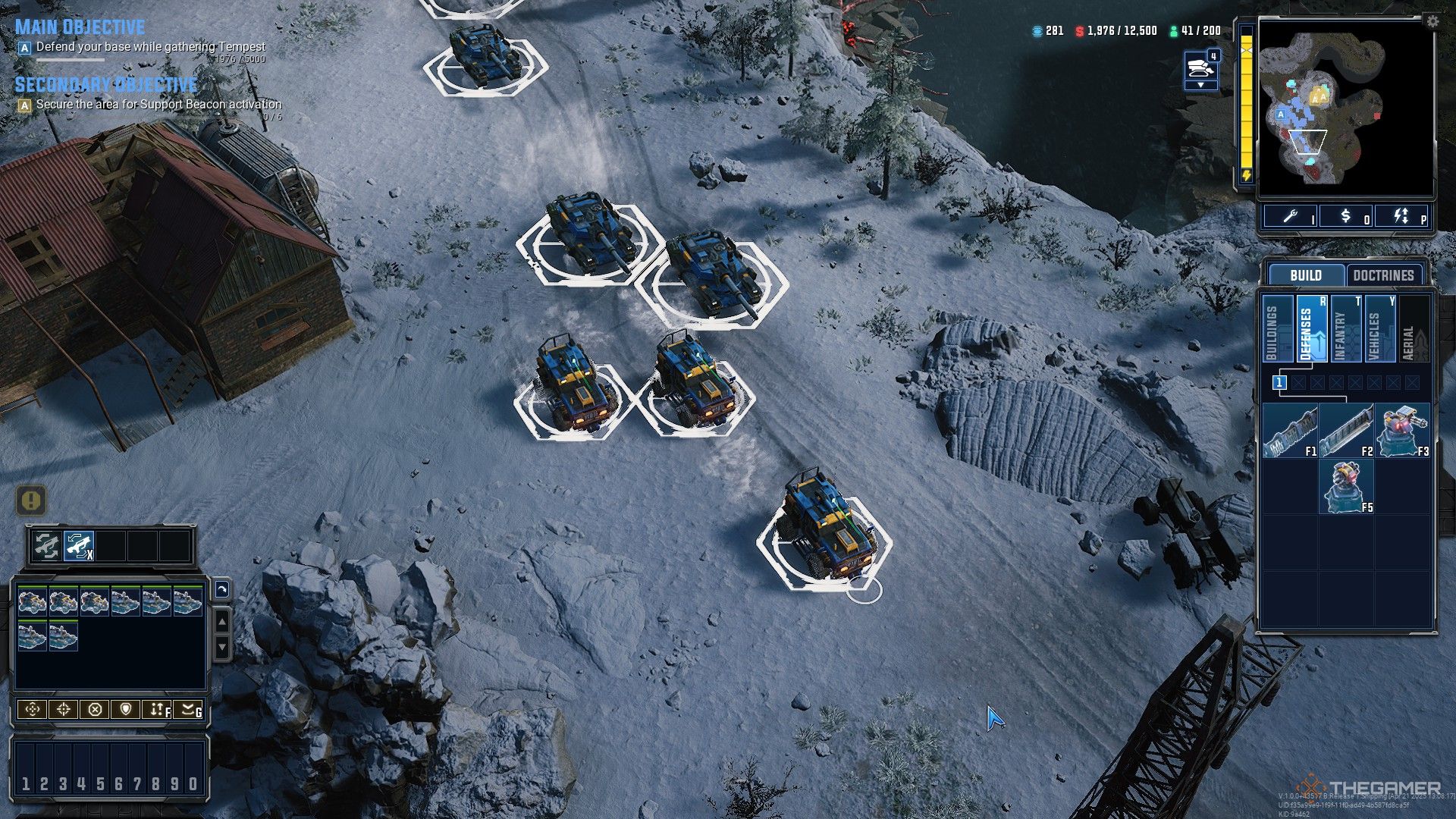Switch to the Doctrines tab
The image size is (1456, 819).
[x=1383, y=275]
